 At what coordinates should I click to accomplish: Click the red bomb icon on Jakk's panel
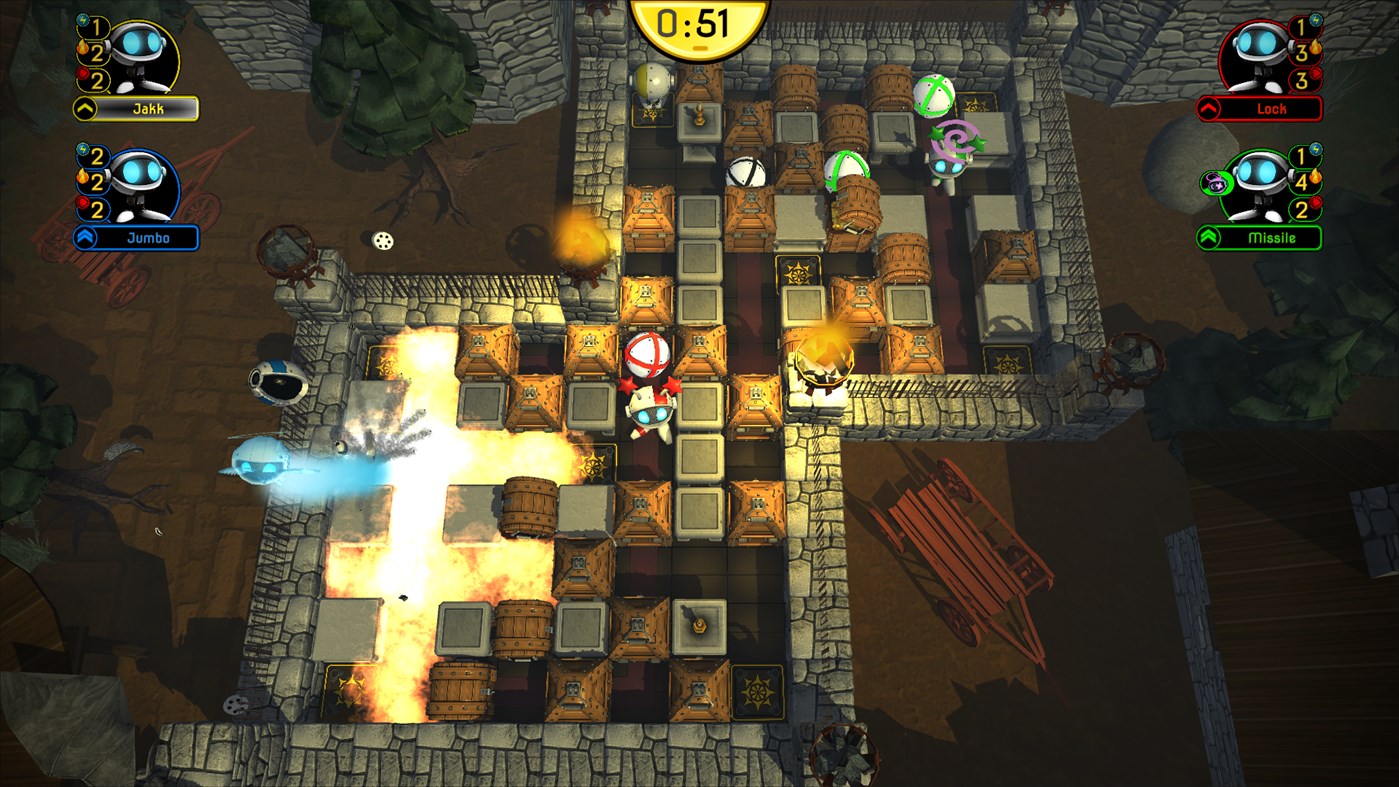point(82,73)
